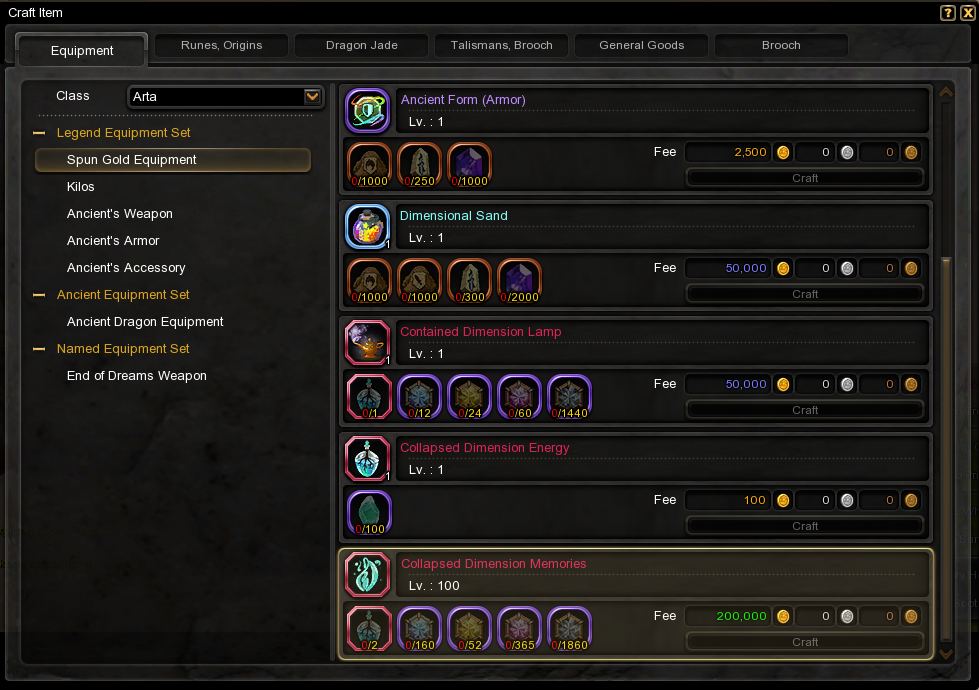
Task: Choose Ancient's Weapon from the list
Action: (x=120, y=214)
